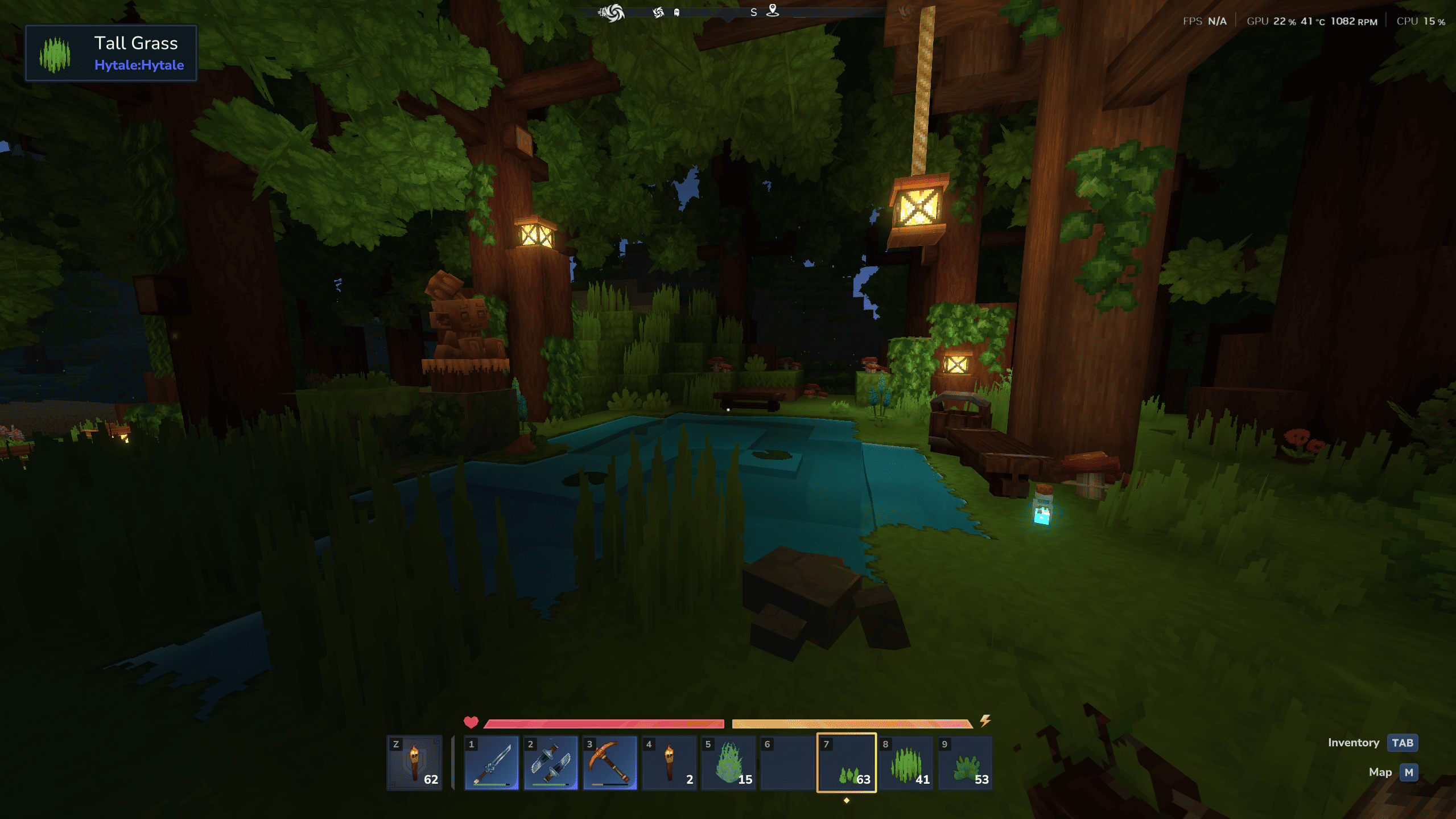This screenshot has width=1456, height=819.
Task: Pick the bushy fern stack of 15
Action: tap(728, 763)
